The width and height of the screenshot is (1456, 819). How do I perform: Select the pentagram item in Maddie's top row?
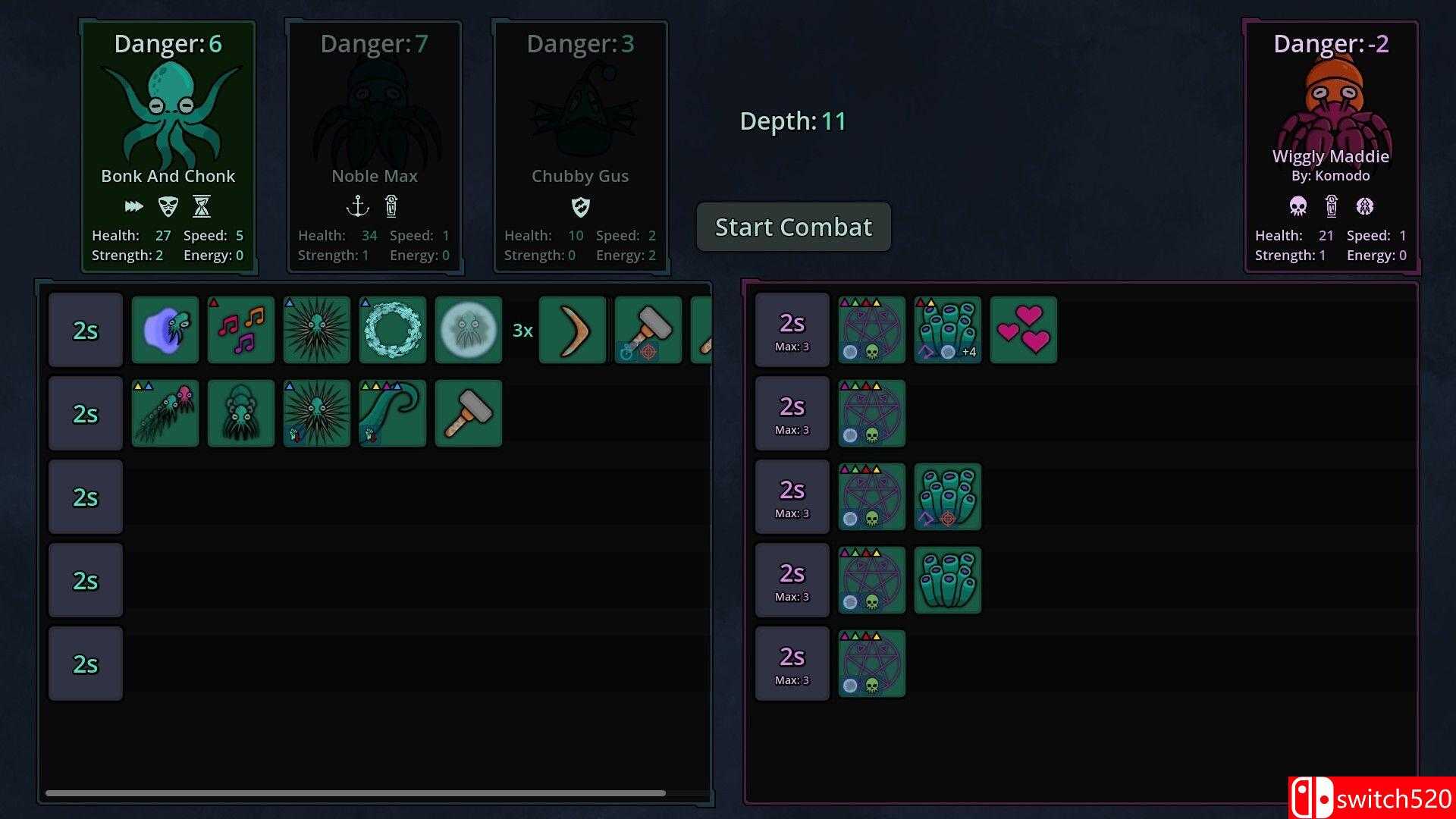coord(871,329)
